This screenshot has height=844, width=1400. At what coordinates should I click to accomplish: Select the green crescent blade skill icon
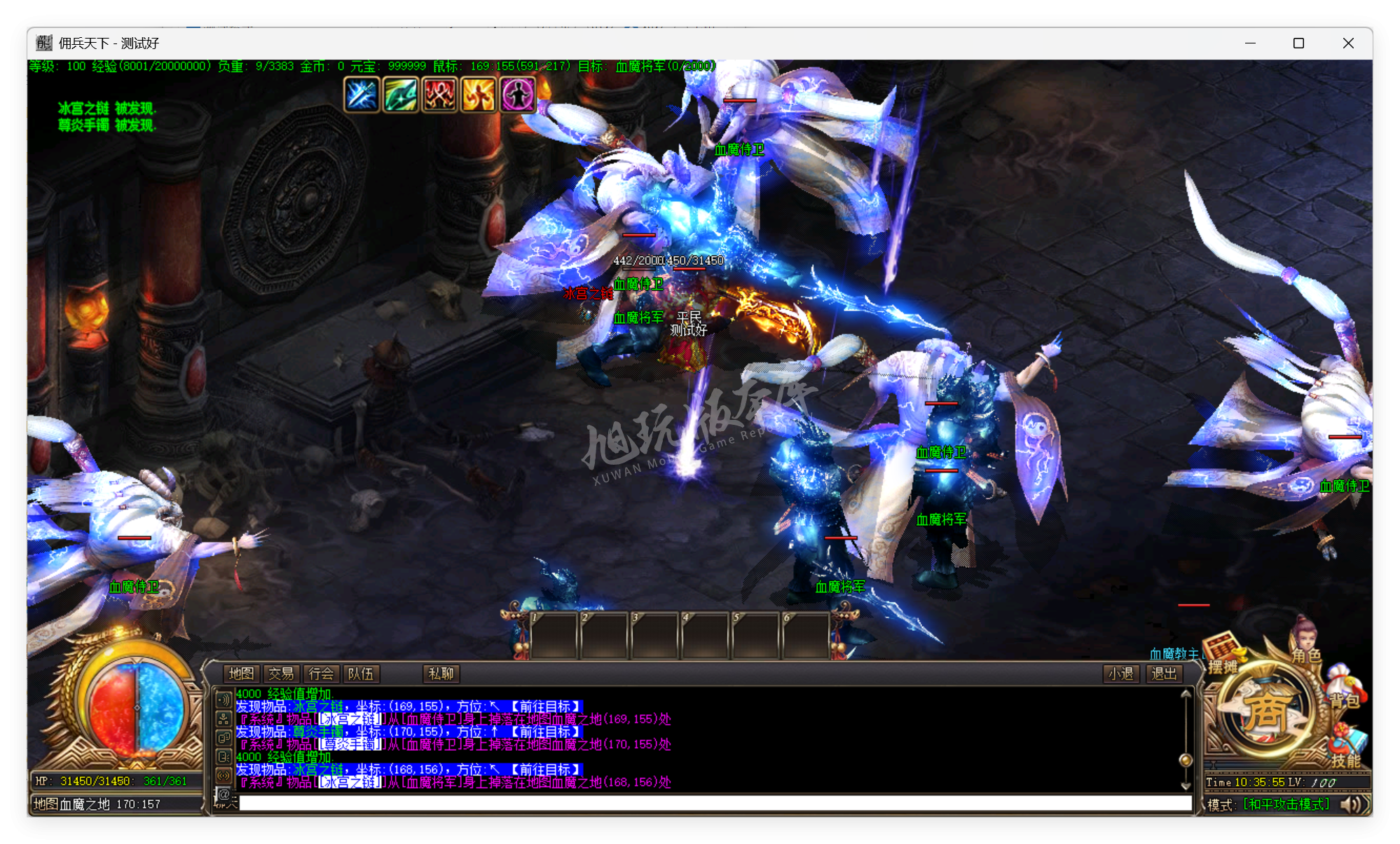coord(400,93)
